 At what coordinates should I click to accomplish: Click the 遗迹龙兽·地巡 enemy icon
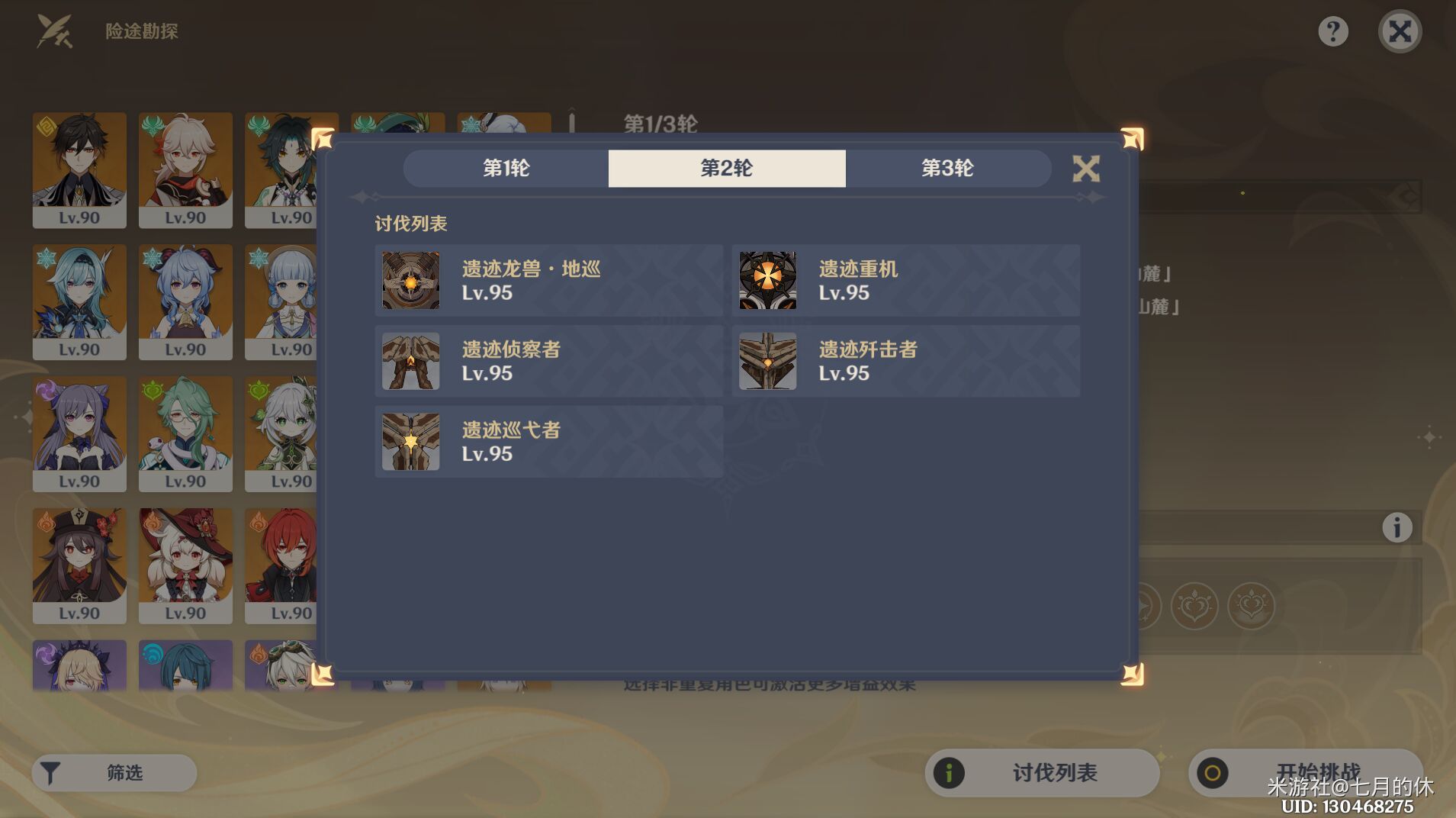click(410, 280)
